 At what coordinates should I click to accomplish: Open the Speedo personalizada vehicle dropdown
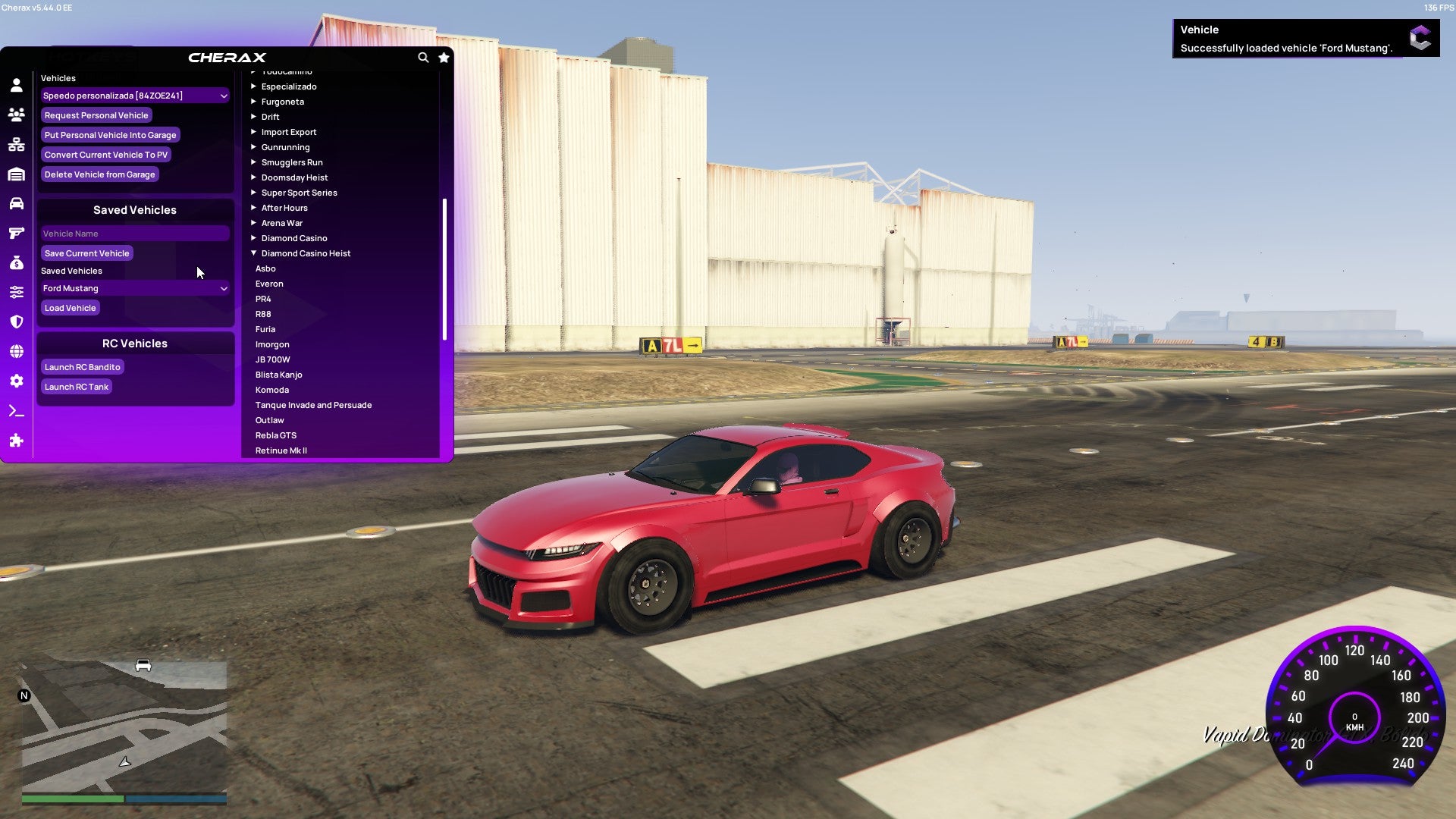point(135,96)
